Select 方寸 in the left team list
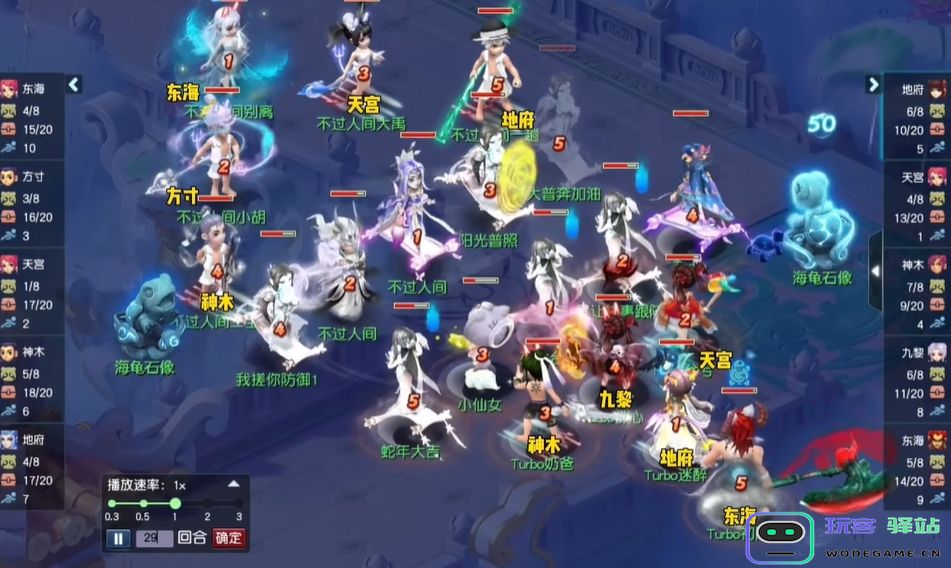 (x=30, y=176)
